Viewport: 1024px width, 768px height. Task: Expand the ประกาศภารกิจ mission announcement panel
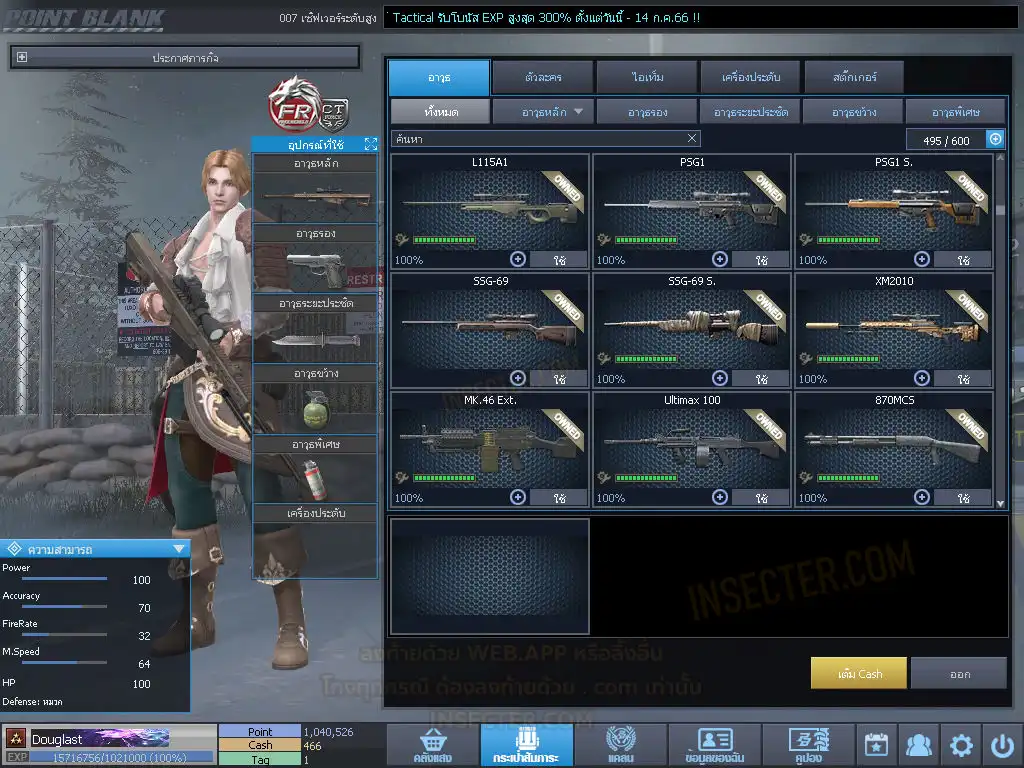point(23,58)
